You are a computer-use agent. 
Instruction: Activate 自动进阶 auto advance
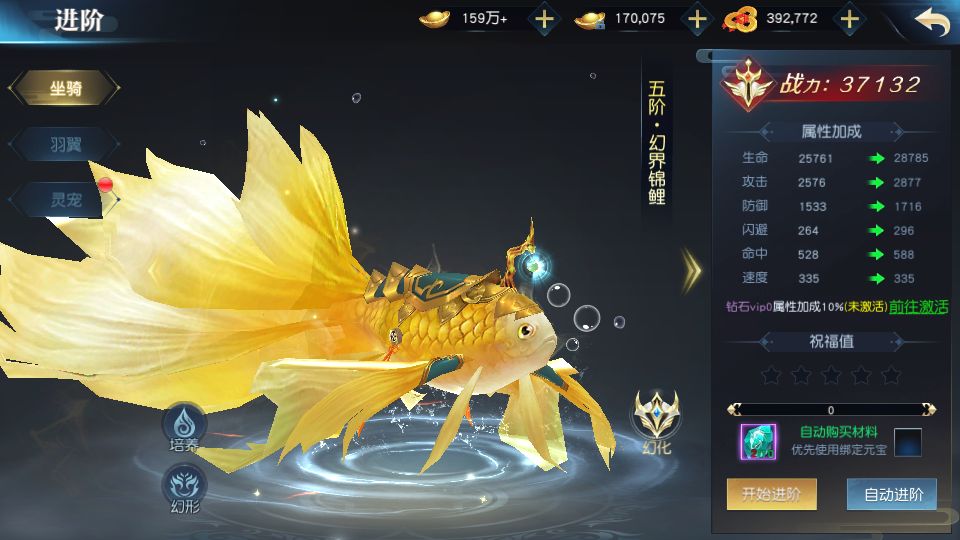point(892,494)
